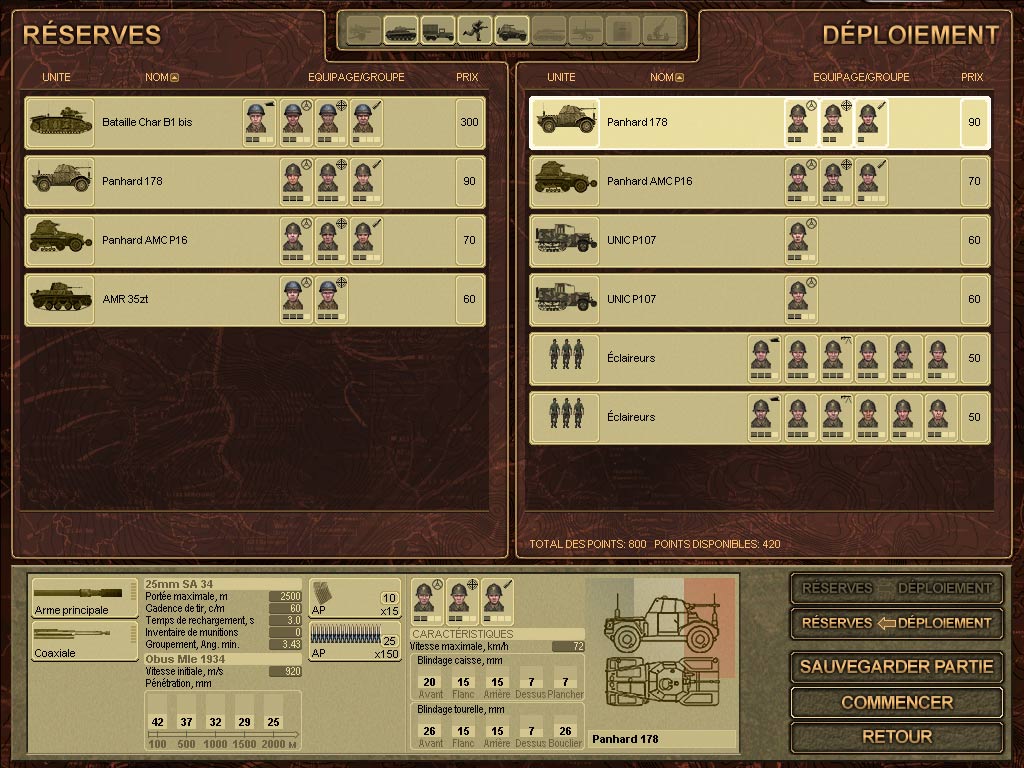The height and width of the screenshot is (768, 1024).
Task: Click the Sauvegarder Partie button
Action: (896, 666)
